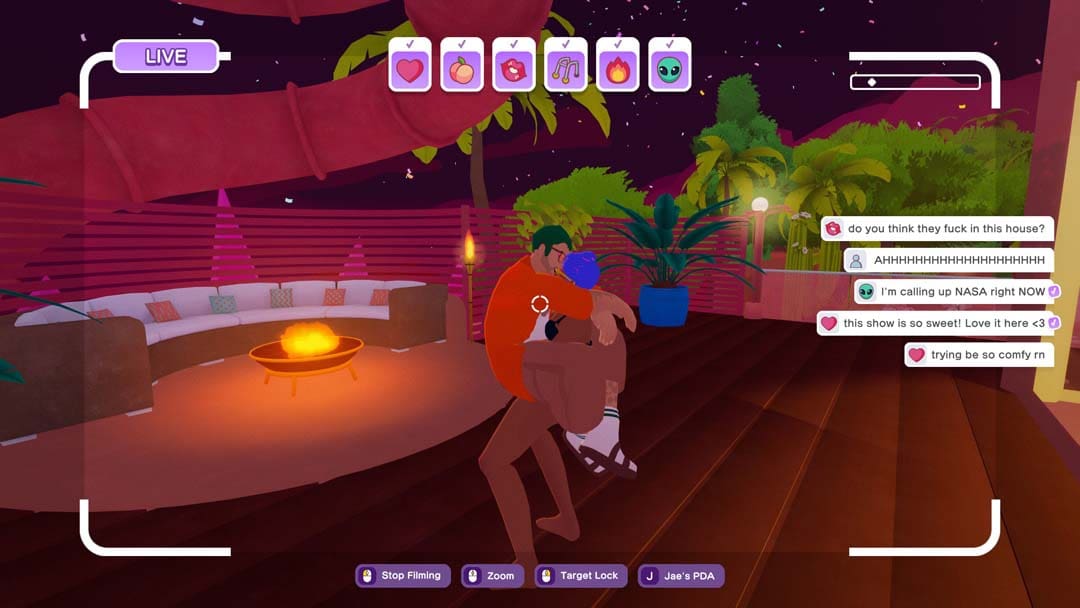
Task: Click the Zoom button in bottom bar
Action: pyautogui.click(x=492, y=576)
